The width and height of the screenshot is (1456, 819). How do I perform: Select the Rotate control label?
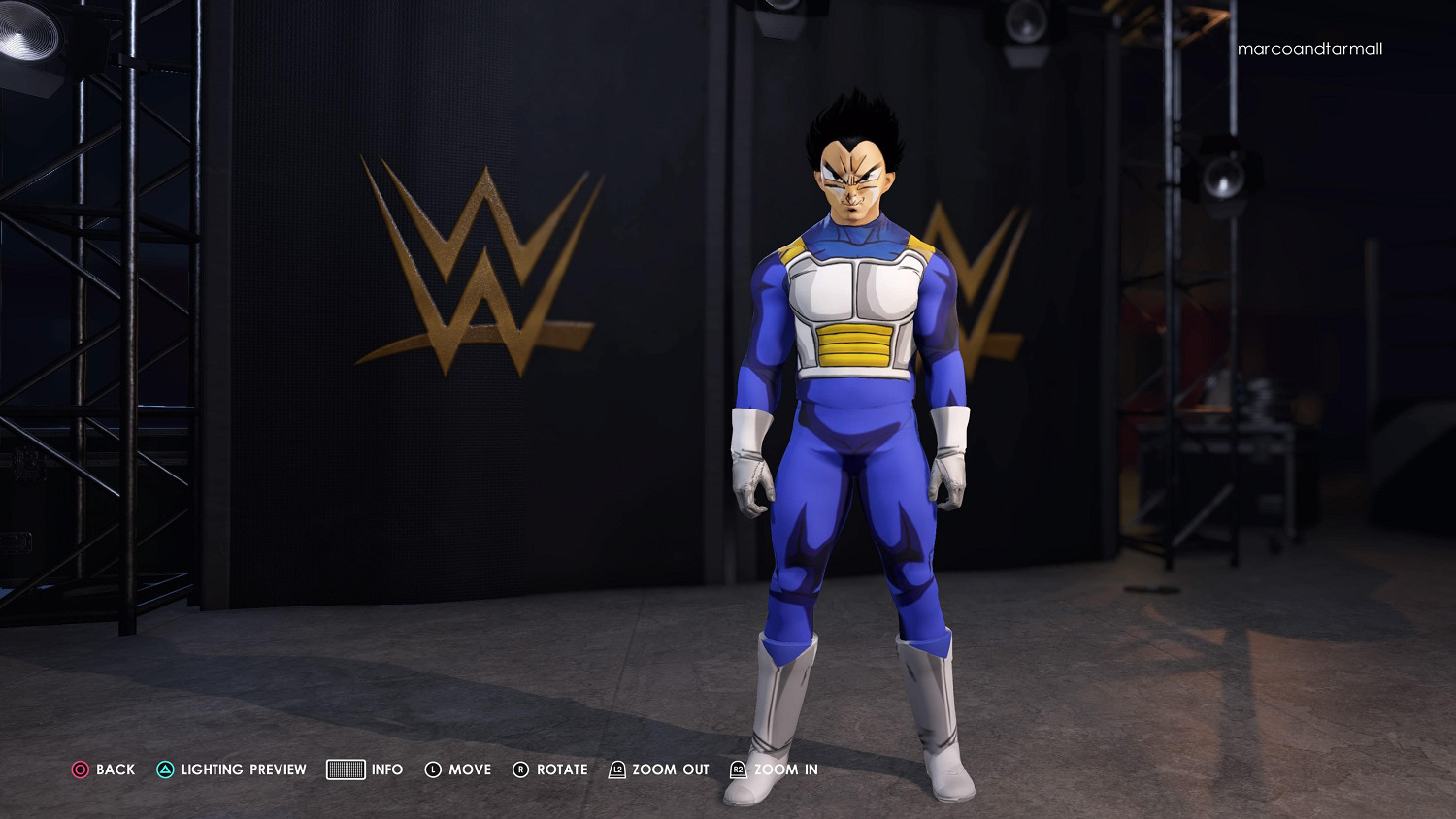[x=561, y=770]
